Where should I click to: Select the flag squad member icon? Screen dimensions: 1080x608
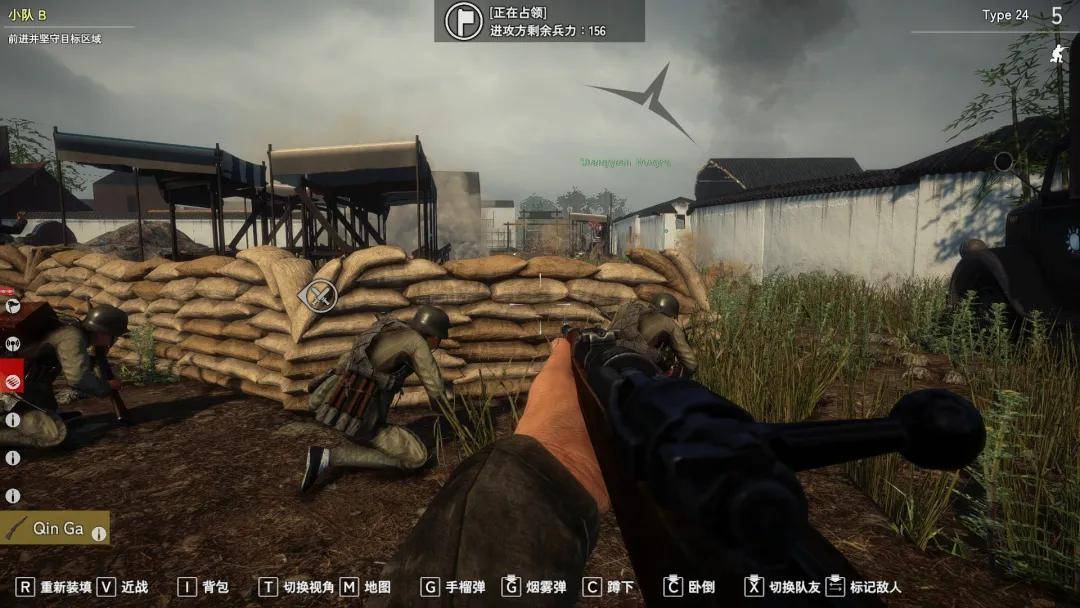click(13, 305)
